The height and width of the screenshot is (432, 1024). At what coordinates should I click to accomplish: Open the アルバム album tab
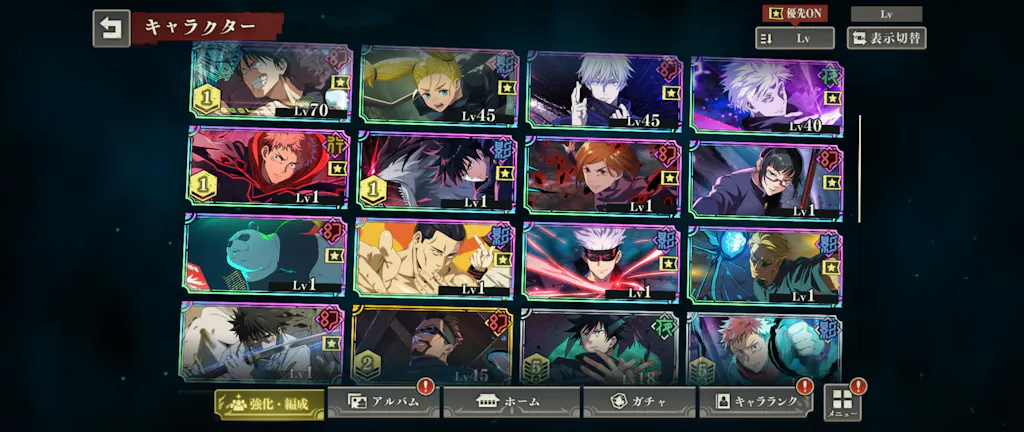[383, 402]
